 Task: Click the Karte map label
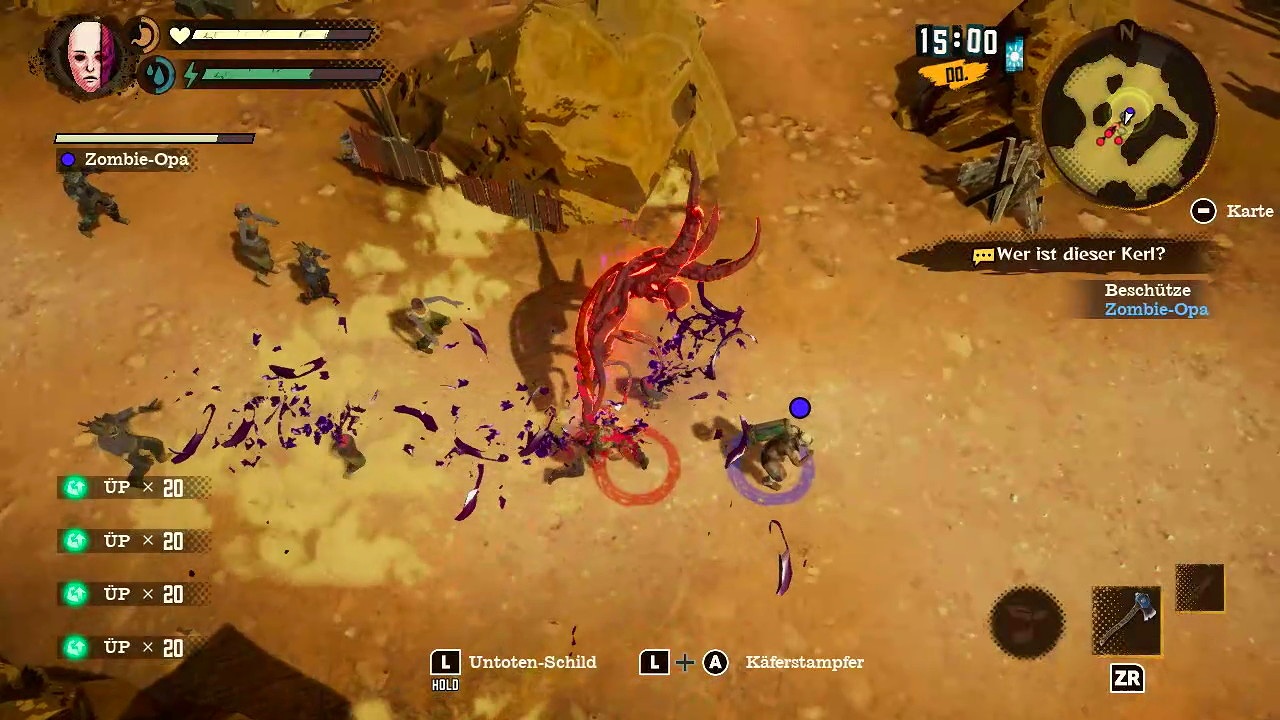click(x=1250, y=211)
